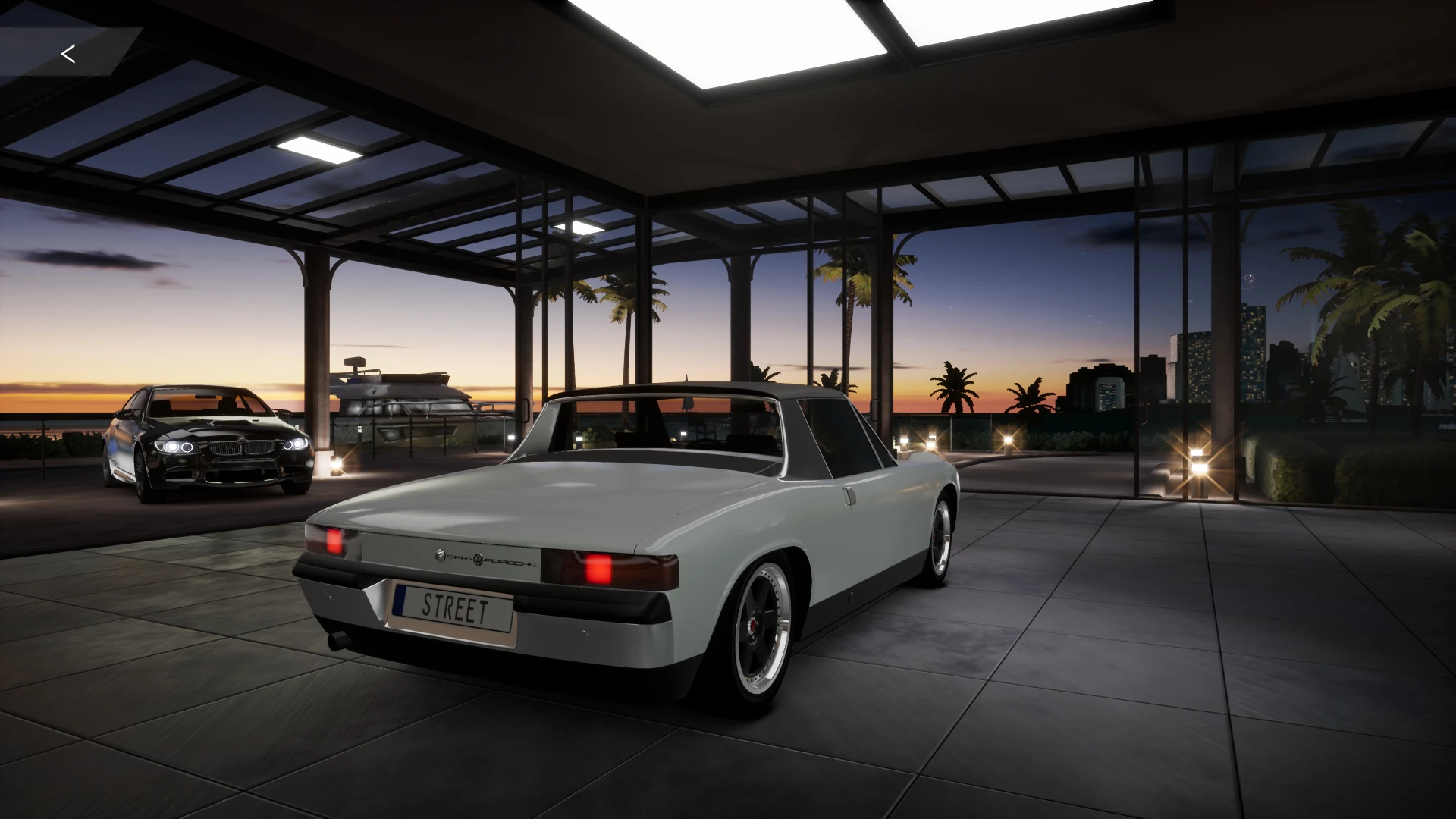The height and width of the screenshot is (819, 1456).
Task: Click the exhaust tip of the Porsche
Action: [339, 639]
